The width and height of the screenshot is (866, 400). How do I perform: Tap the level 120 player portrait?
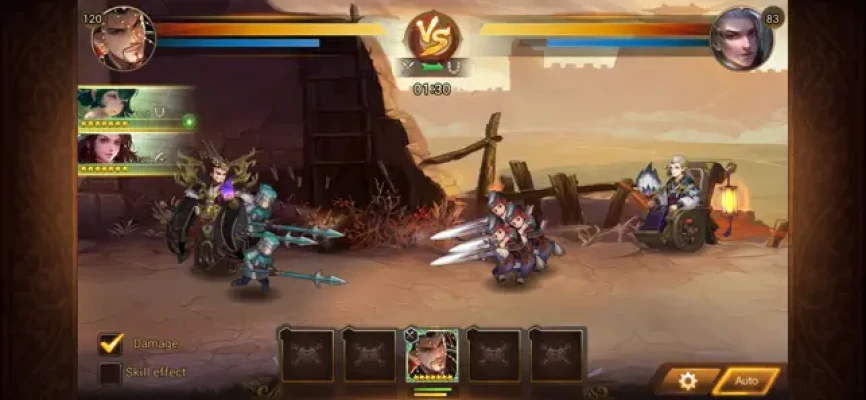(124, 39)
